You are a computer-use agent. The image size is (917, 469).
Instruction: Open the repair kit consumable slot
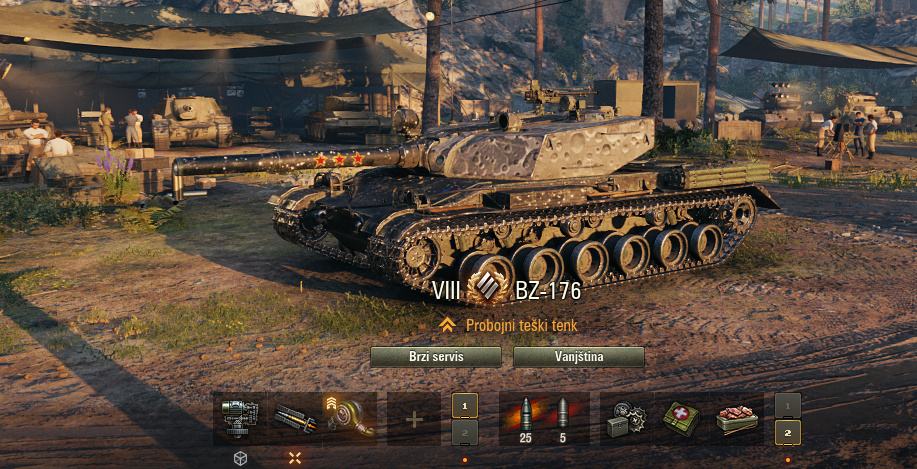[x=626, y=418]
